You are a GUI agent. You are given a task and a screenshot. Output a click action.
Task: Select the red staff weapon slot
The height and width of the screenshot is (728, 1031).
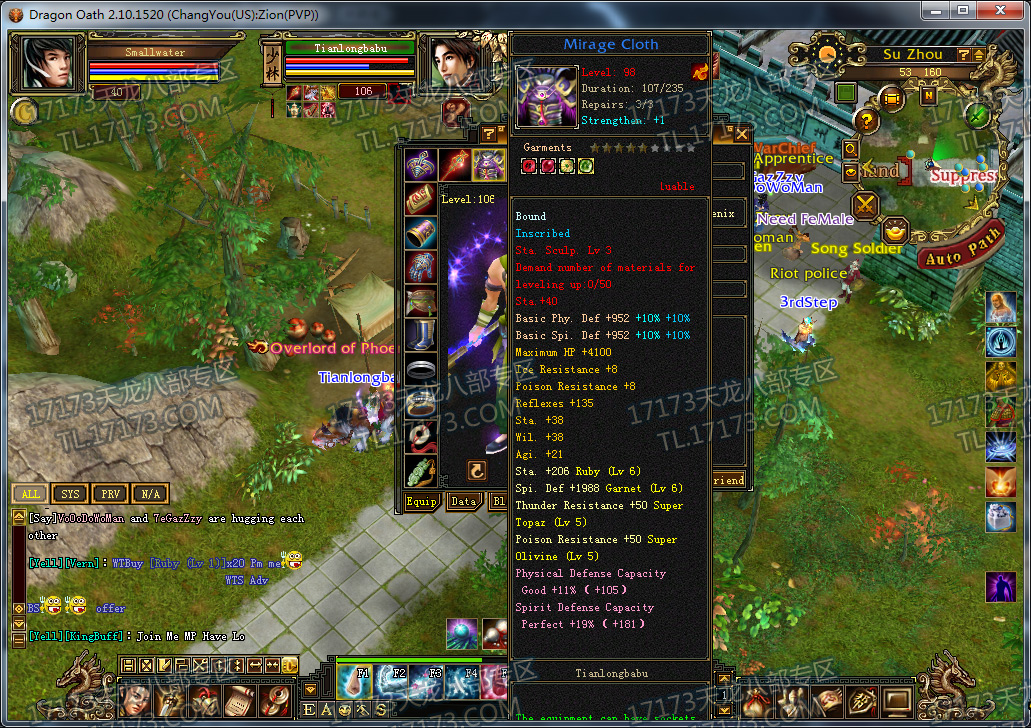tap(455, 164)
